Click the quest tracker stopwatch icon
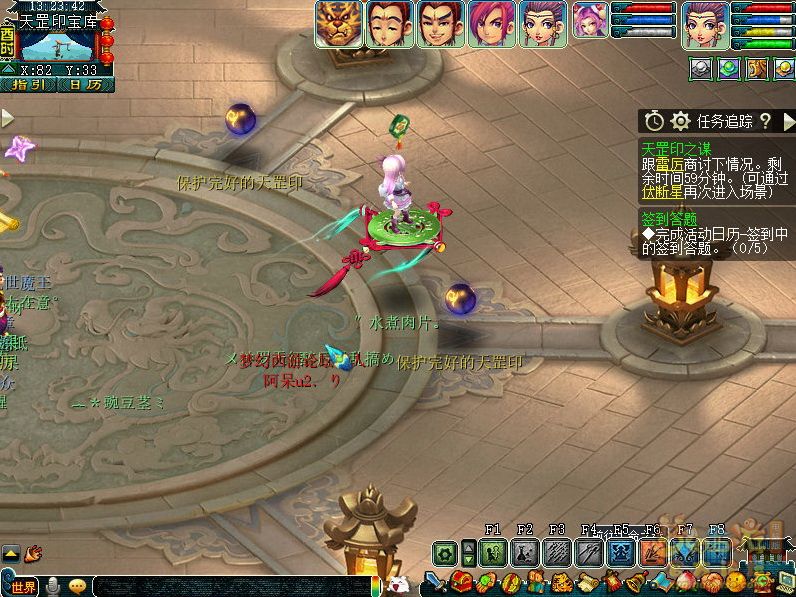Image resolution: width=796 pixels, height=597 pixels. click(x=654, y=121)
